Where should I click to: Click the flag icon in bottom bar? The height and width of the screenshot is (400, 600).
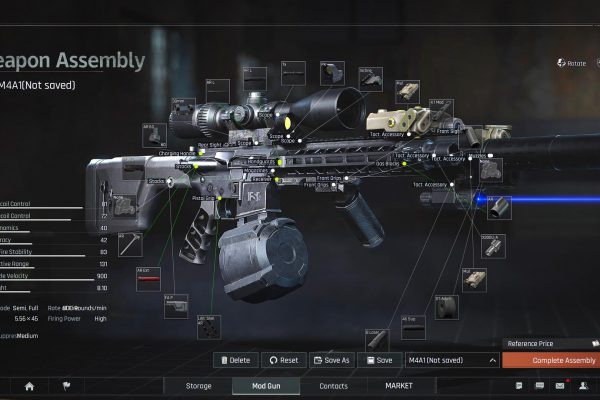click(x=67, y=385)
